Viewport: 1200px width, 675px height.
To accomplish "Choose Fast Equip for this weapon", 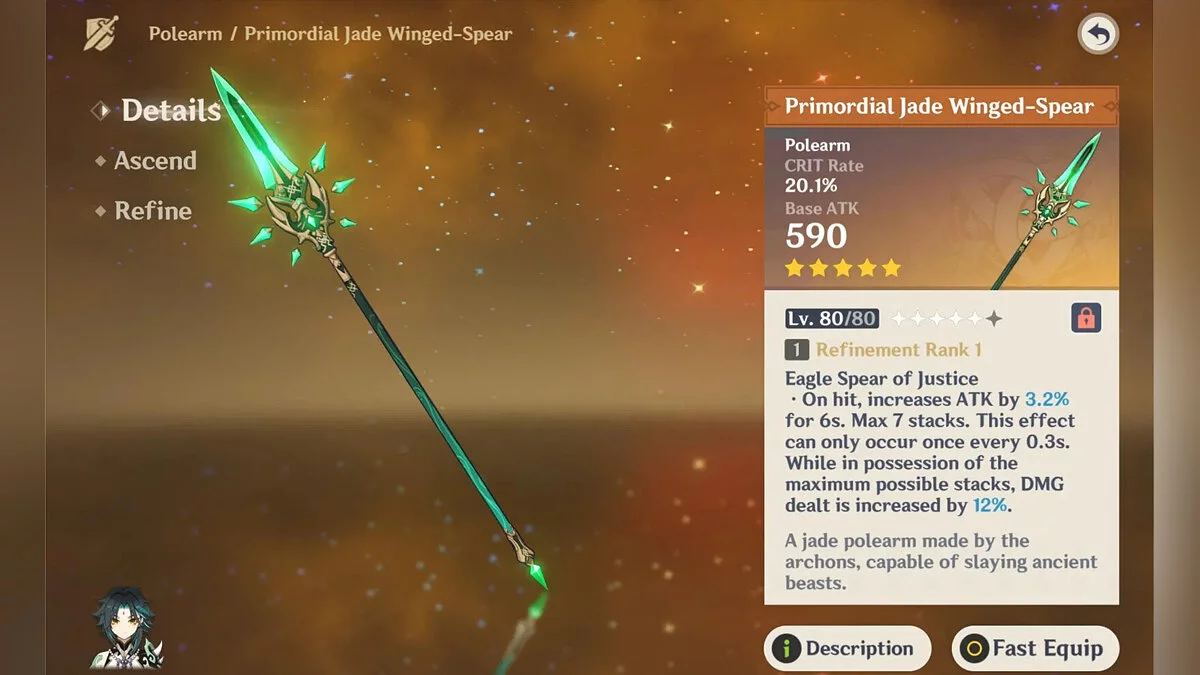I will (x=1034, y=648).
